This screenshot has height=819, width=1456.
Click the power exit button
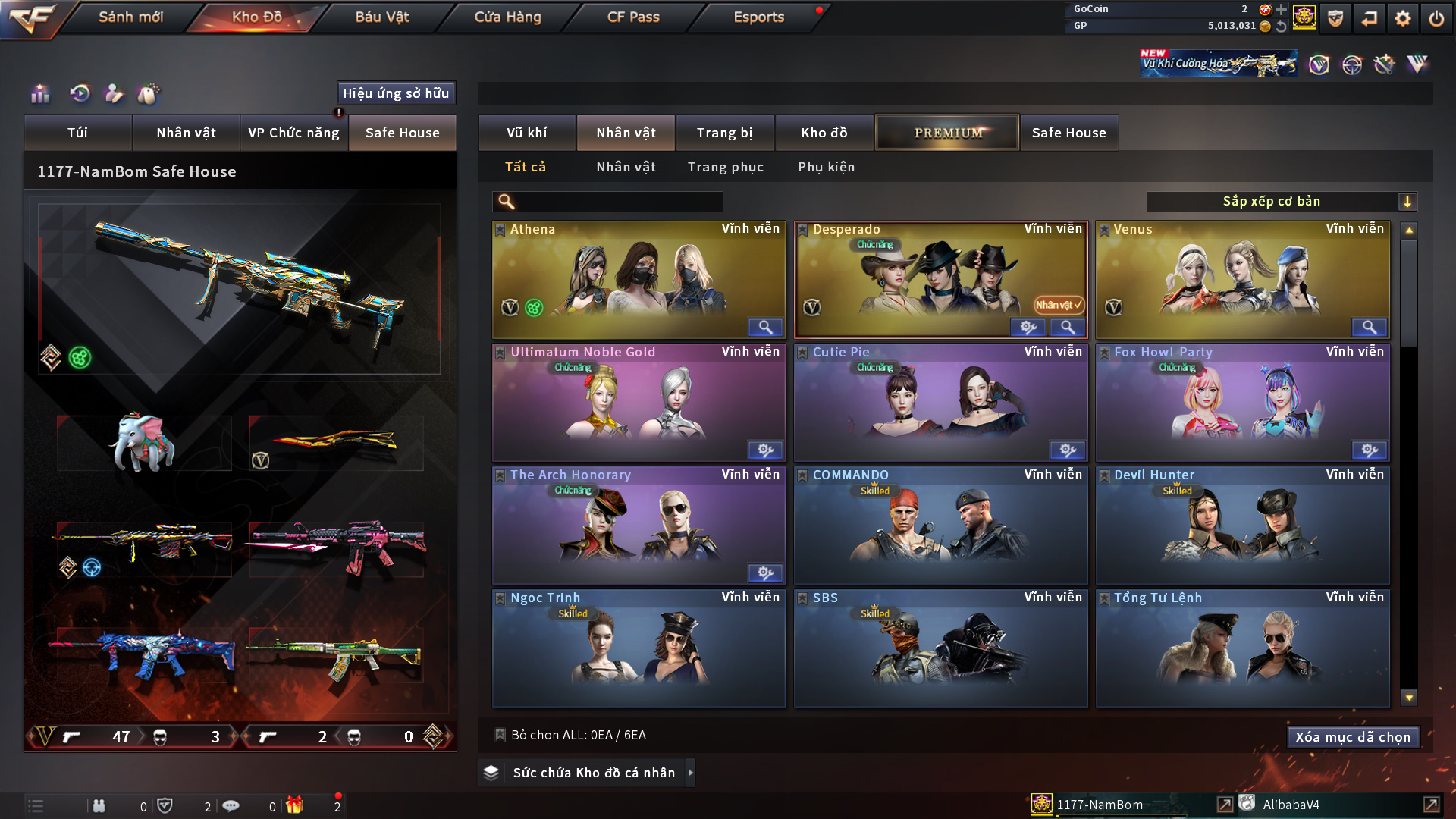pos(1436,18)
